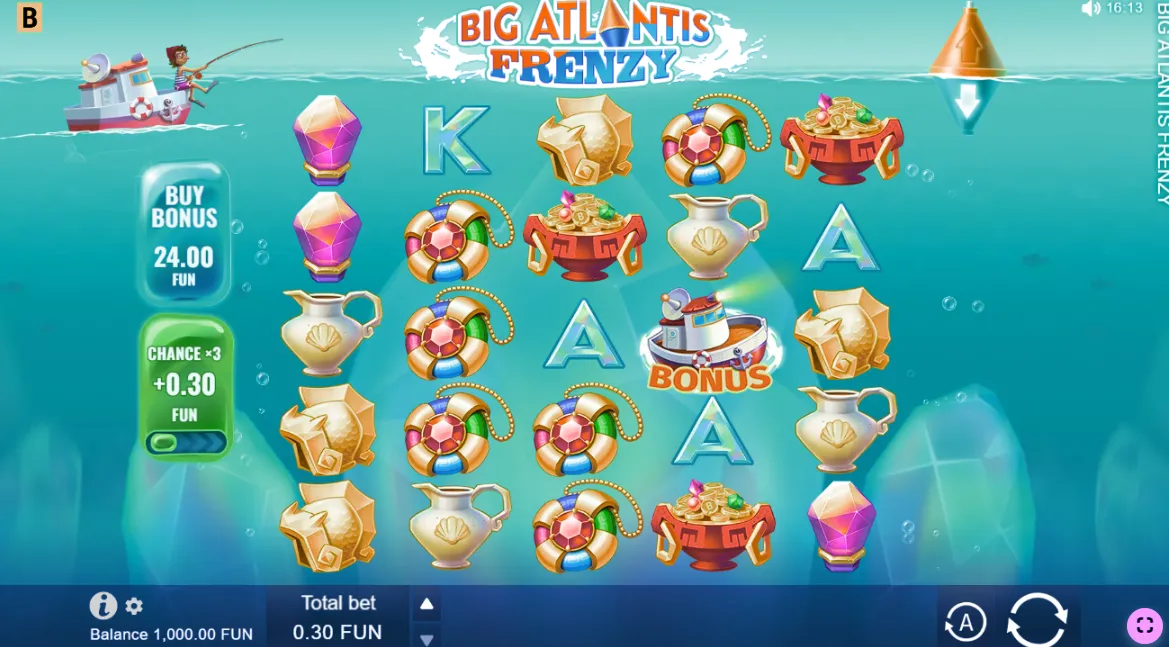Toggle the Chance x3 boost
Viewport: 1169px width, 647px height.
click(x=186, y=441)
